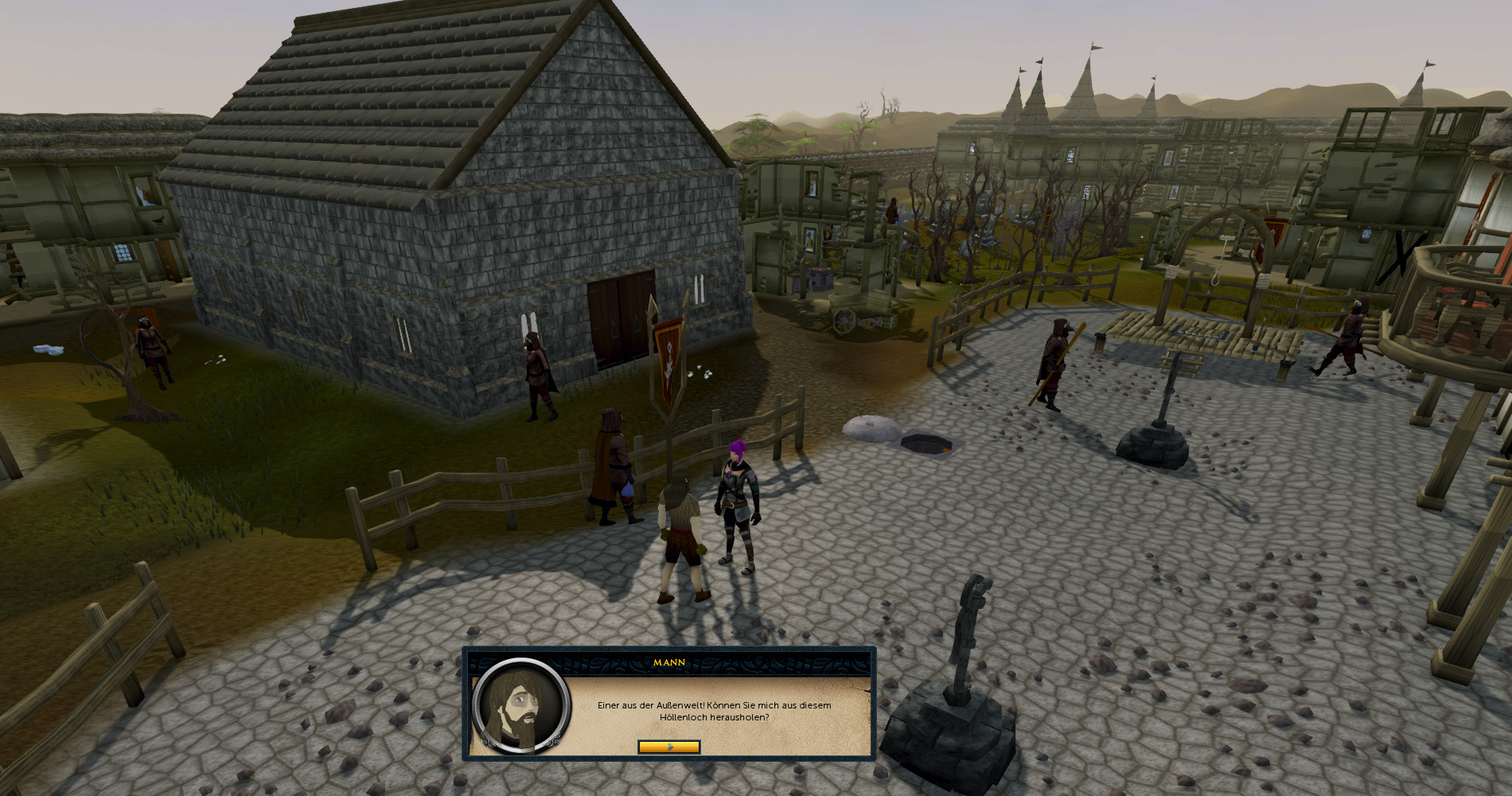This screenshot has height=796, width=1512.
Task: Continue the Mann dialogue with the yellow arrow button
Action: pyautogui.click(x=668, y=747)
